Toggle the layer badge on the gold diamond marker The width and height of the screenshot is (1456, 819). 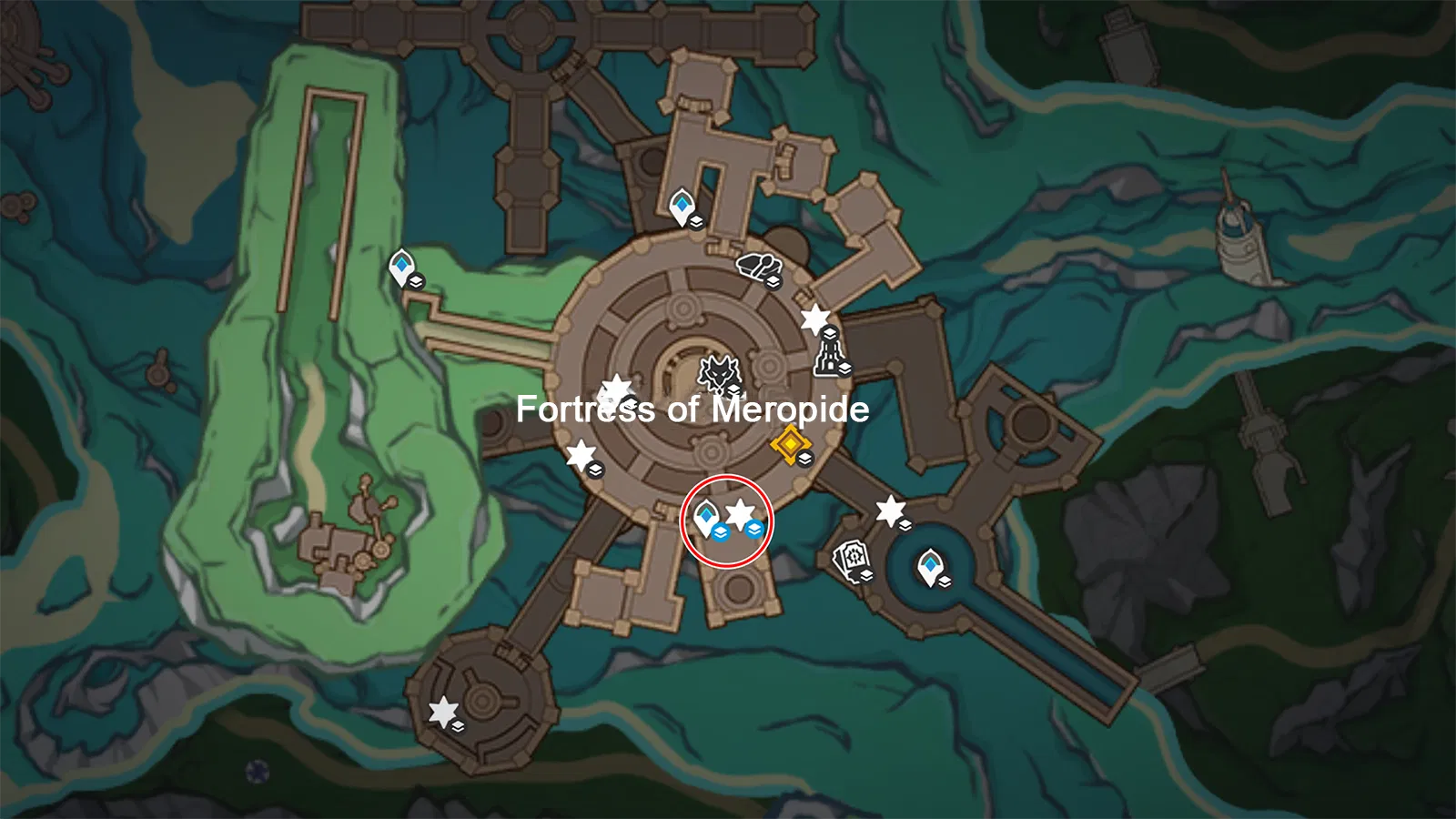[x=804, y=459]
